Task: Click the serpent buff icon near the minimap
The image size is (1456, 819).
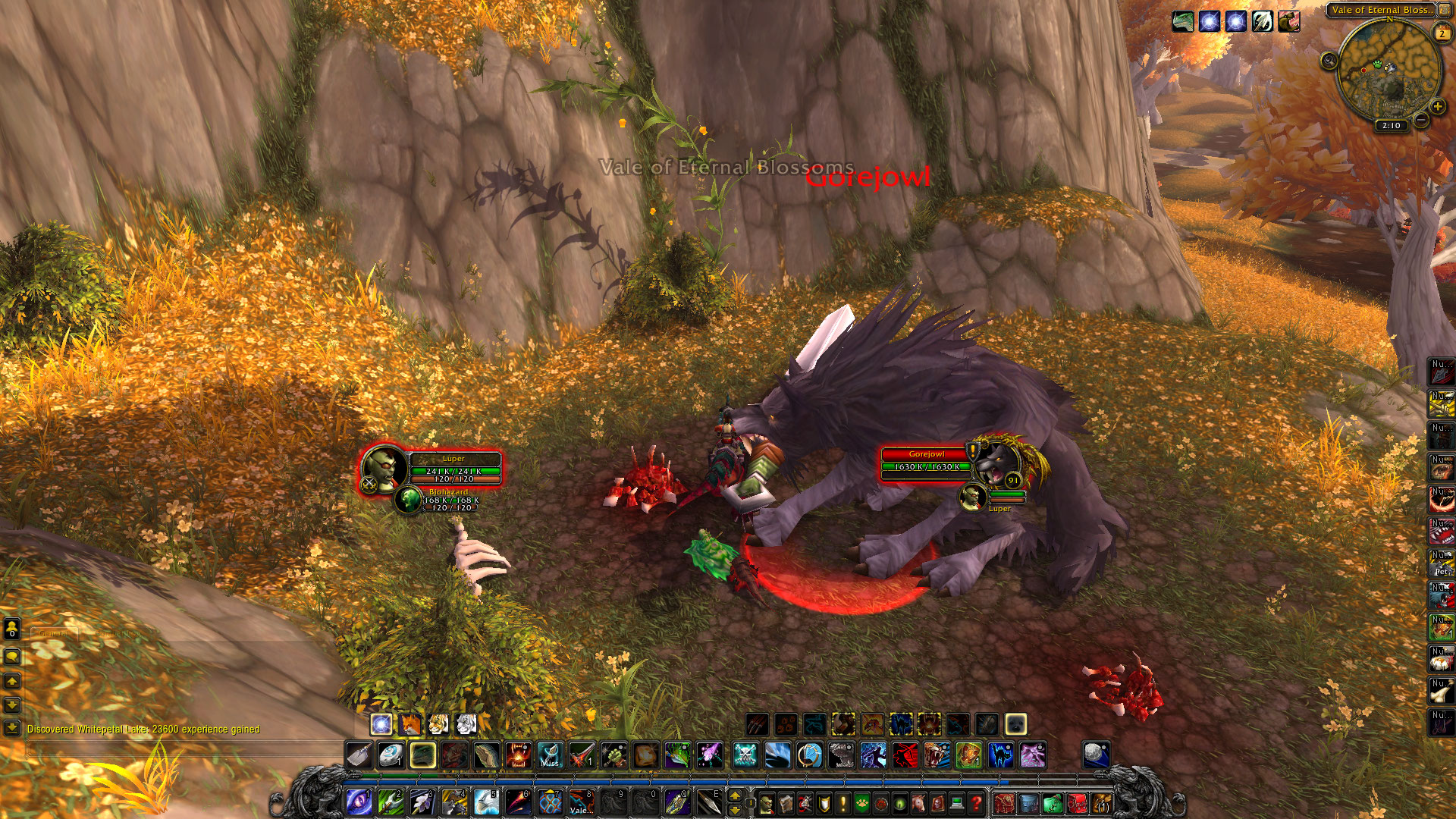Action: pyautogui.click(x=1183, y=21)
